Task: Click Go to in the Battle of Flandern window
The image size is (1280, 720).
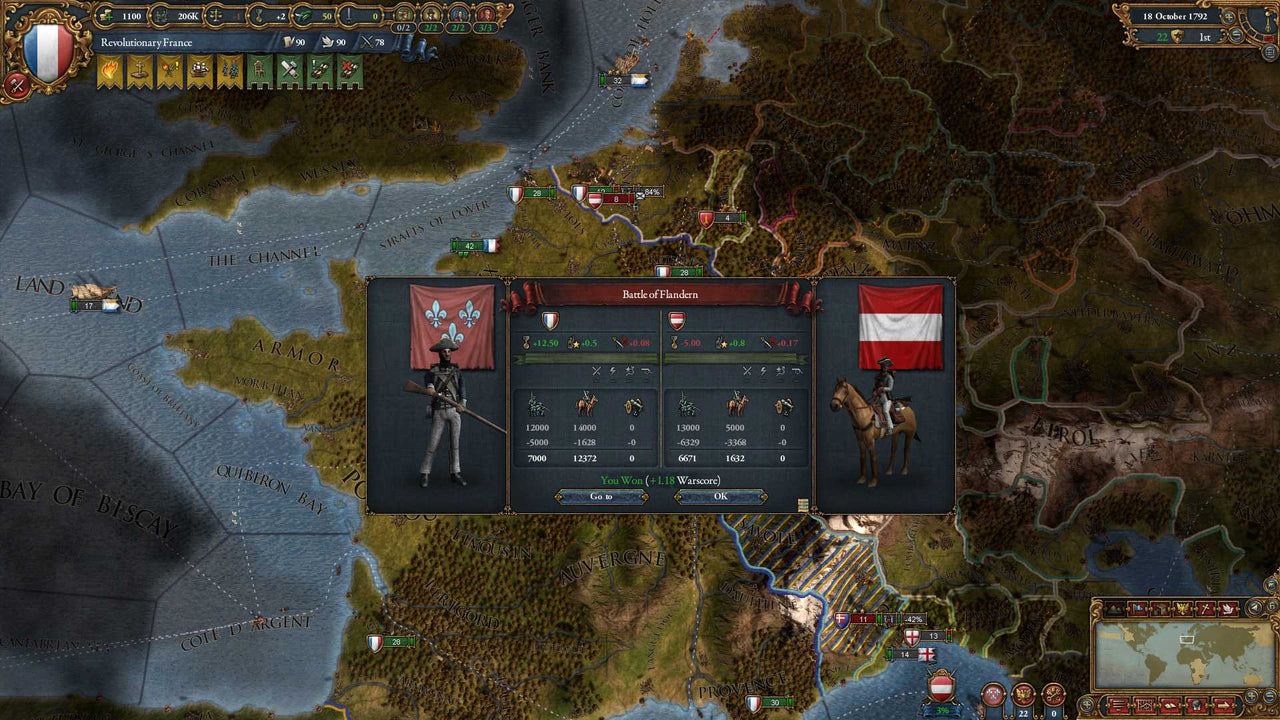Action: (601, 497)
